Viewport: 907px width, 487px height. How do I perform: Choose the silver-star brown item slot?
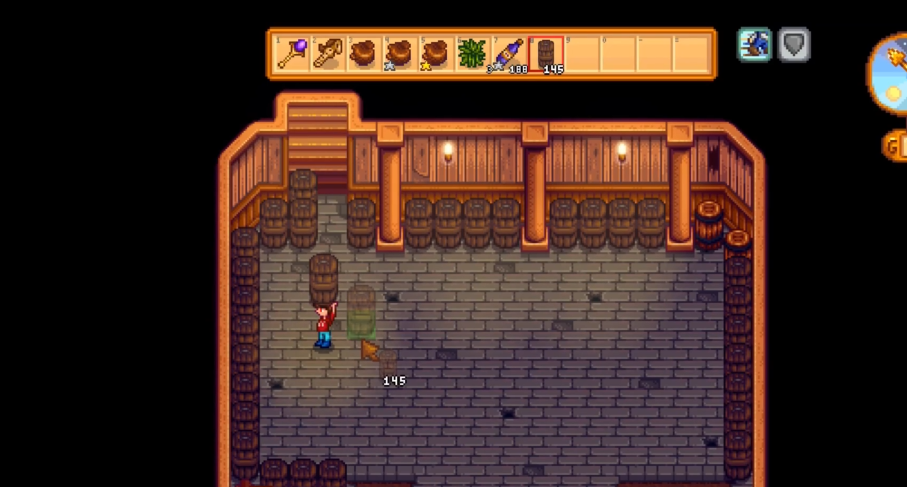pyautogui.click(x=399, y=53)
